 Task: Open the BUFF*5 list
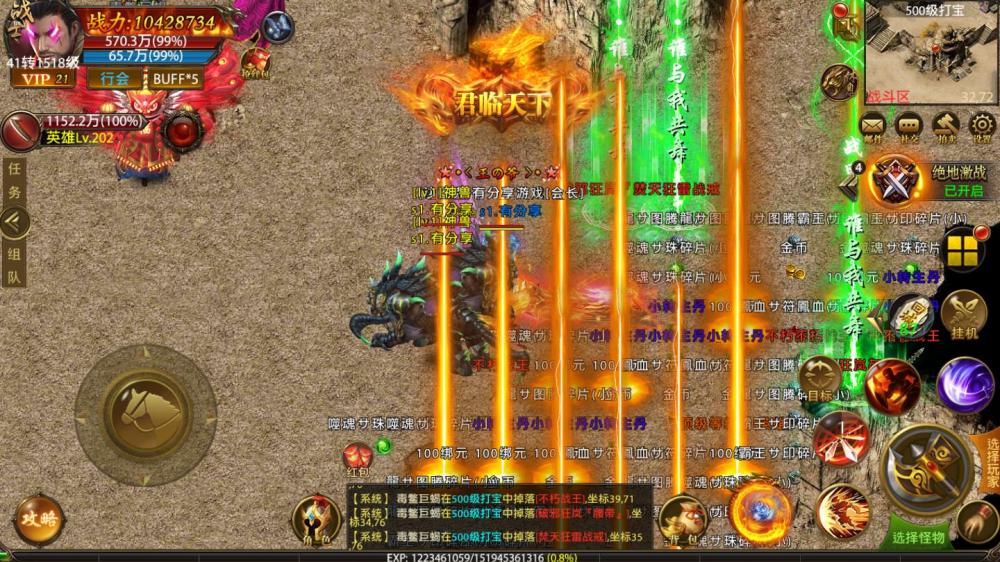pyautogui.click(x=176, y=78)
